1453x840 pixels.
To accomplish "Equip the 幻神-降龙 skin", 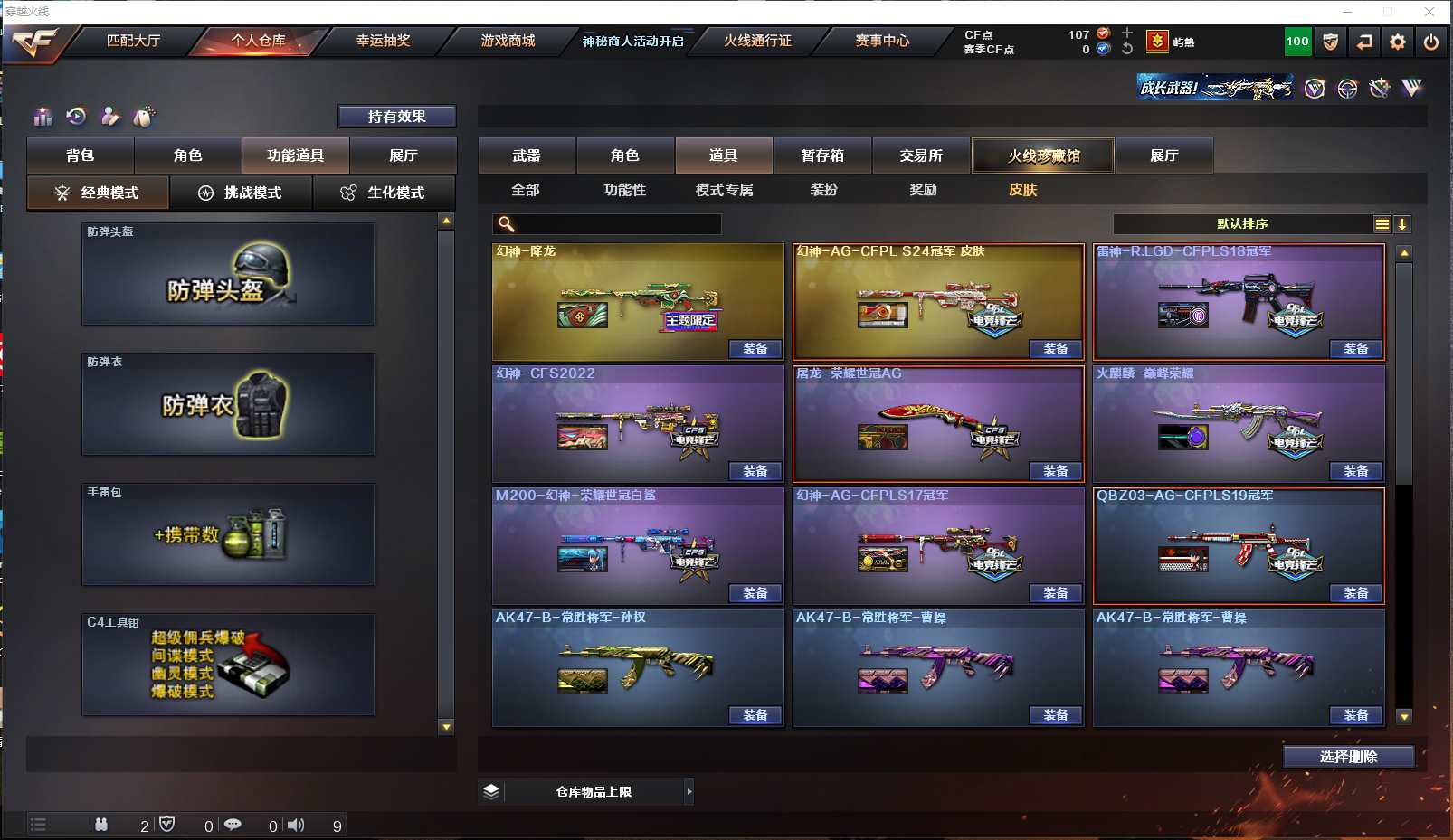I will (755, 349).
